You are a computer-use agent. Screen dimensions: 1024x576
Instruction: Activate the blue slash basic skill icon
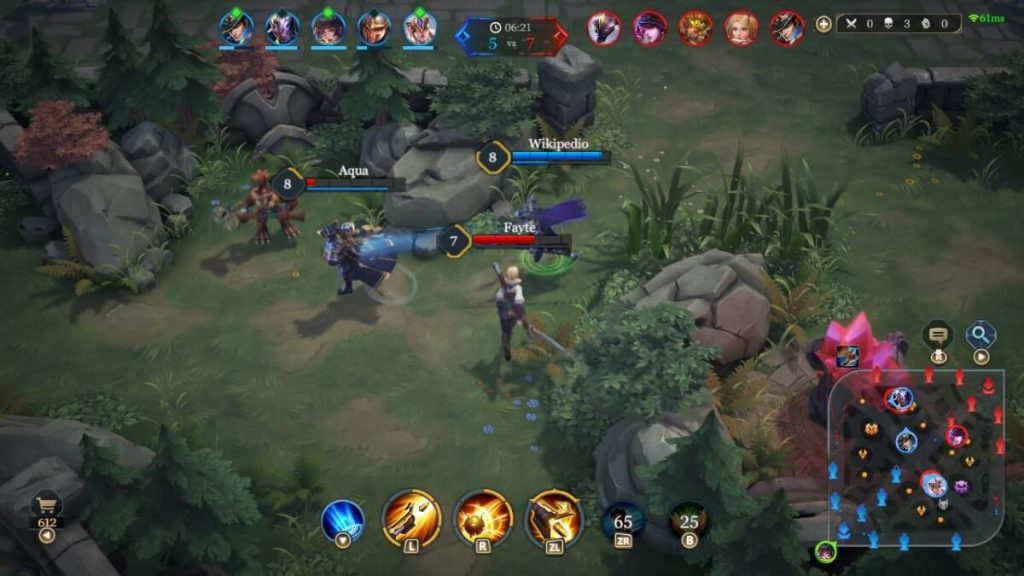click(342, 520)
